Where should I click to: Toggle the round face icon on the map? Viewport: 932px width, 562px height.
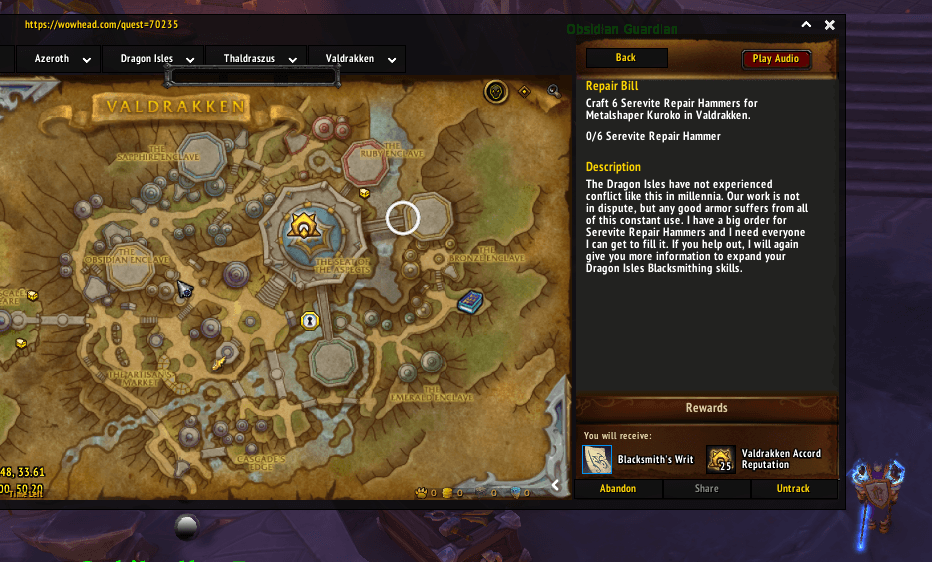pos(496,93)
